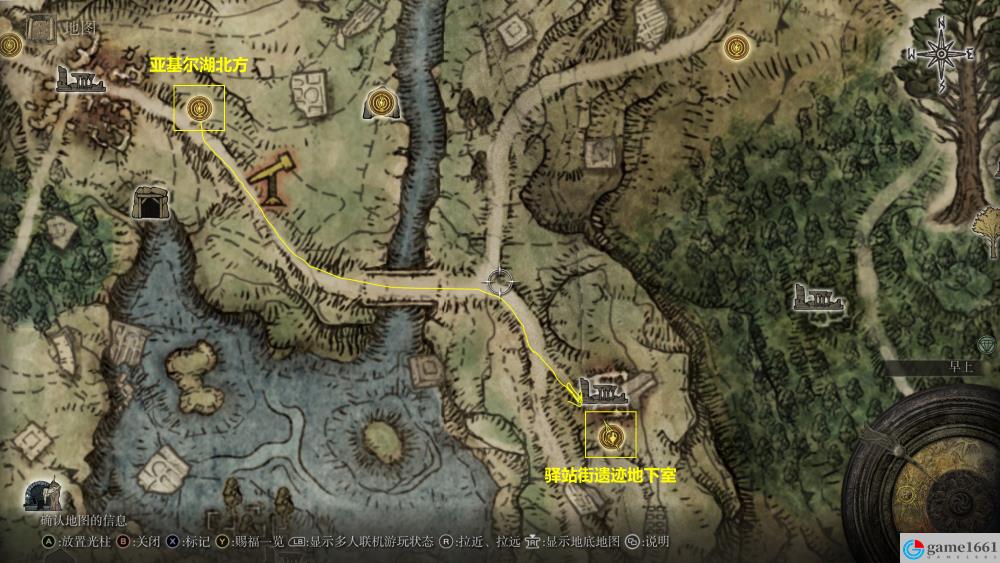This screenshot has width=1000, height=563.
Task: Select the green gem marker above 早上
Action: 988,343
